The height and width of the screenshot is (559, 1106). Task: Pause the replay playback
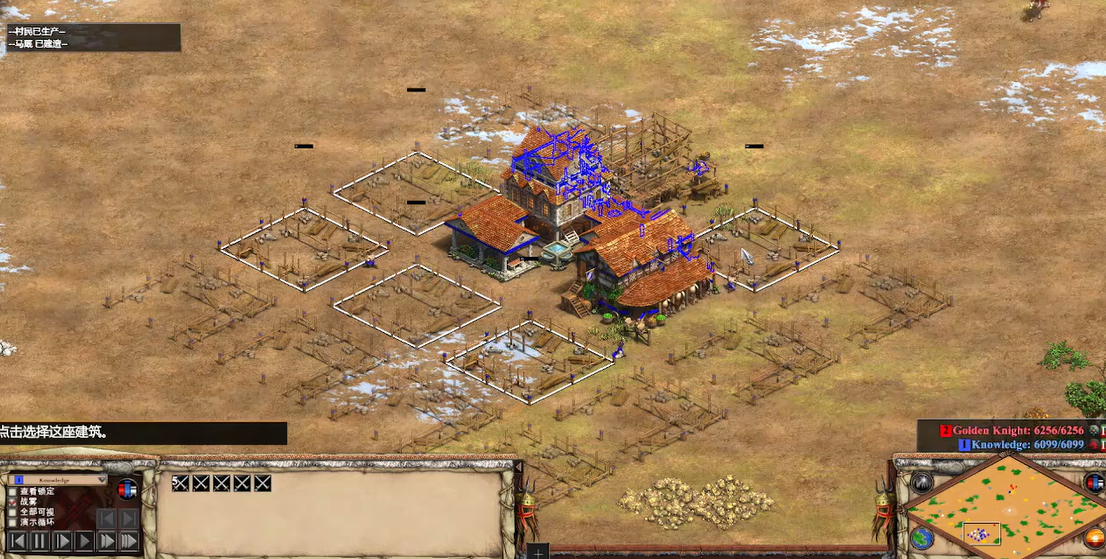click(x=40, y=541)
